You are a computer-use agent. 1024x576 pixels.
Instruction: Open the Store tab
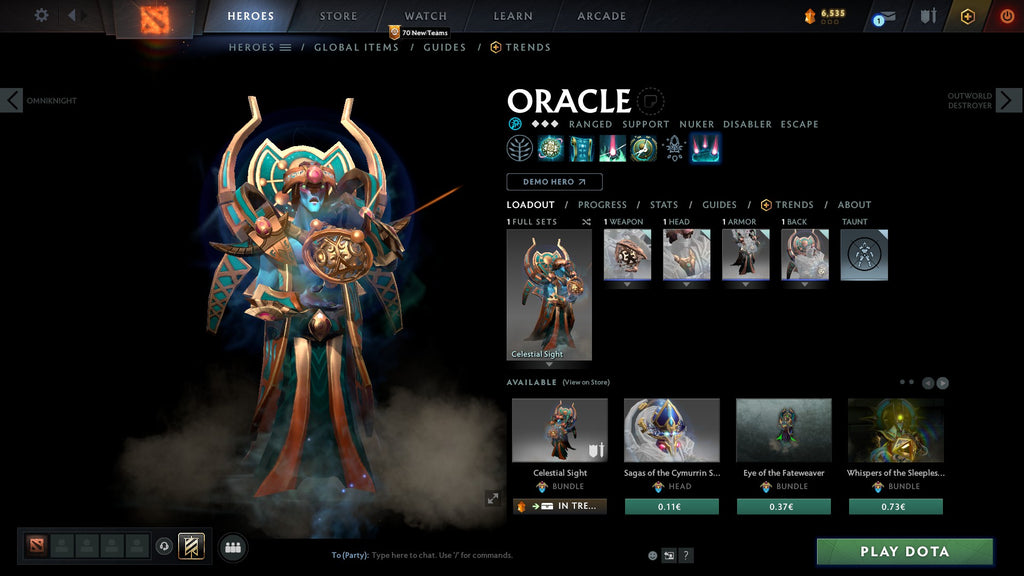[338, 16]
